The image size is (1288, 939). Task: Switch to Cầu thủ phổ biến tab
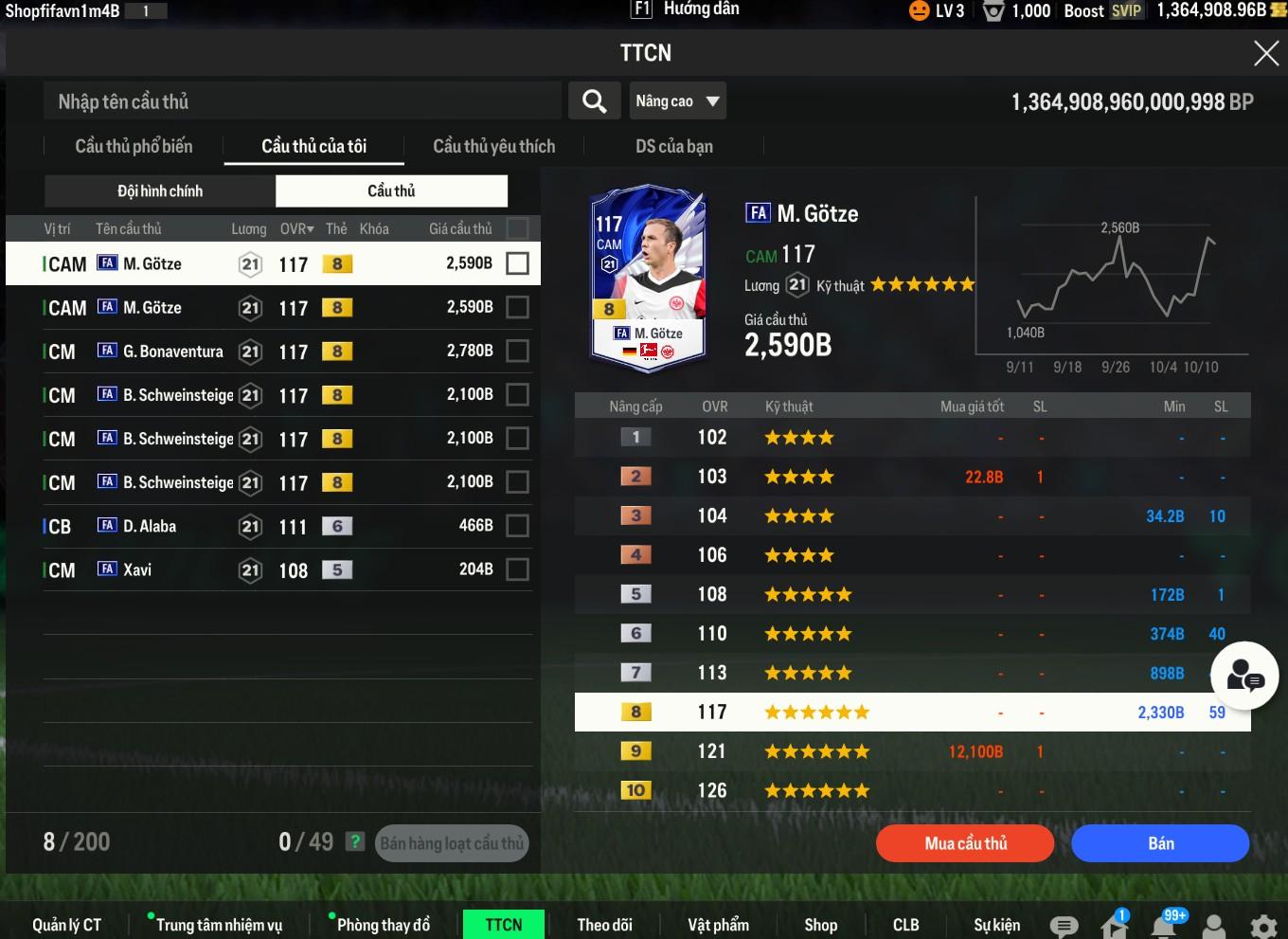[x=134, y=147]
